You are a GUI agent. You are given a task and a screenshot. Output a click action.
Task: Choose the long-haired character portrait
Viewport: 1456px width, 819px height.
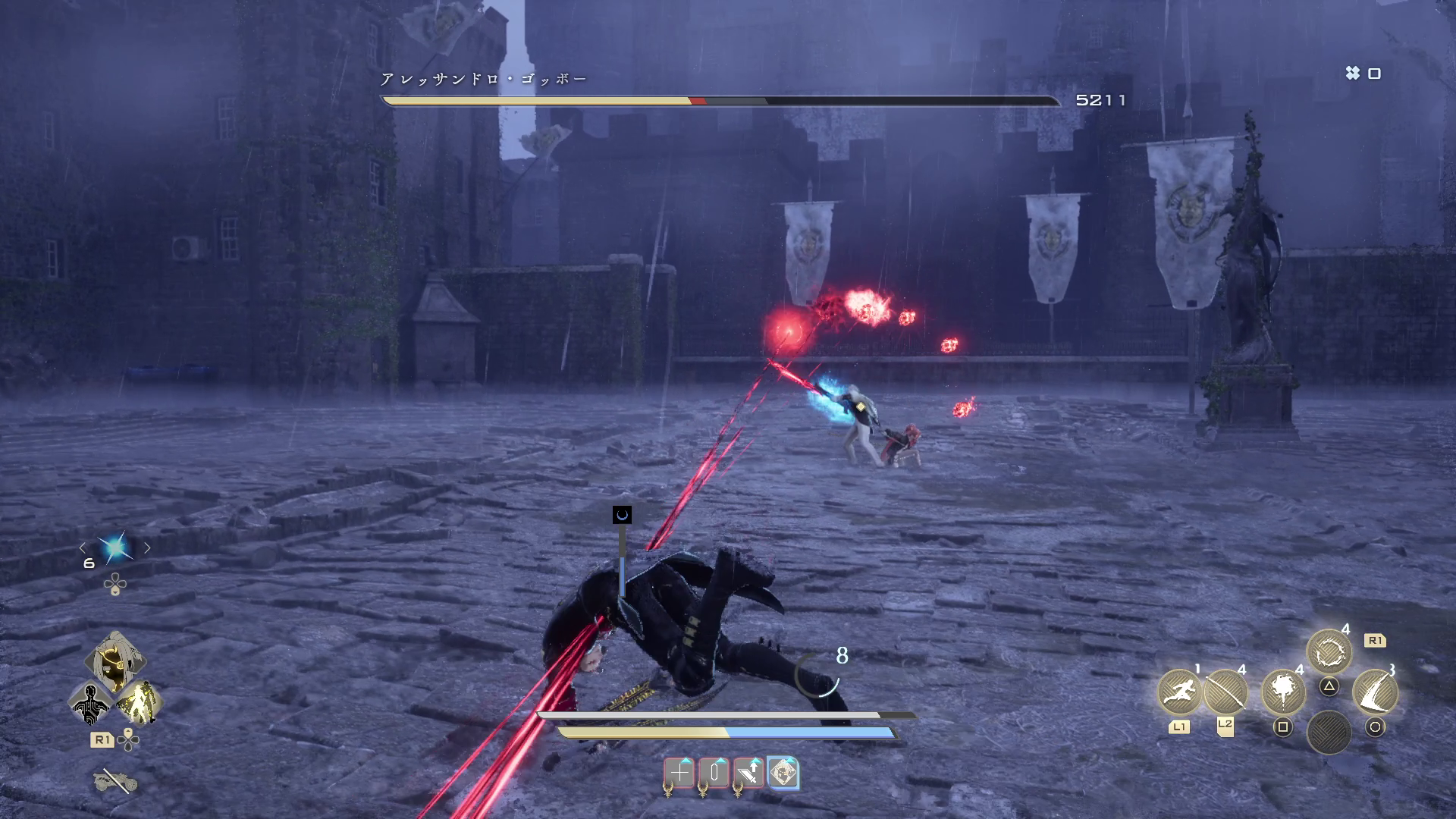115,661
